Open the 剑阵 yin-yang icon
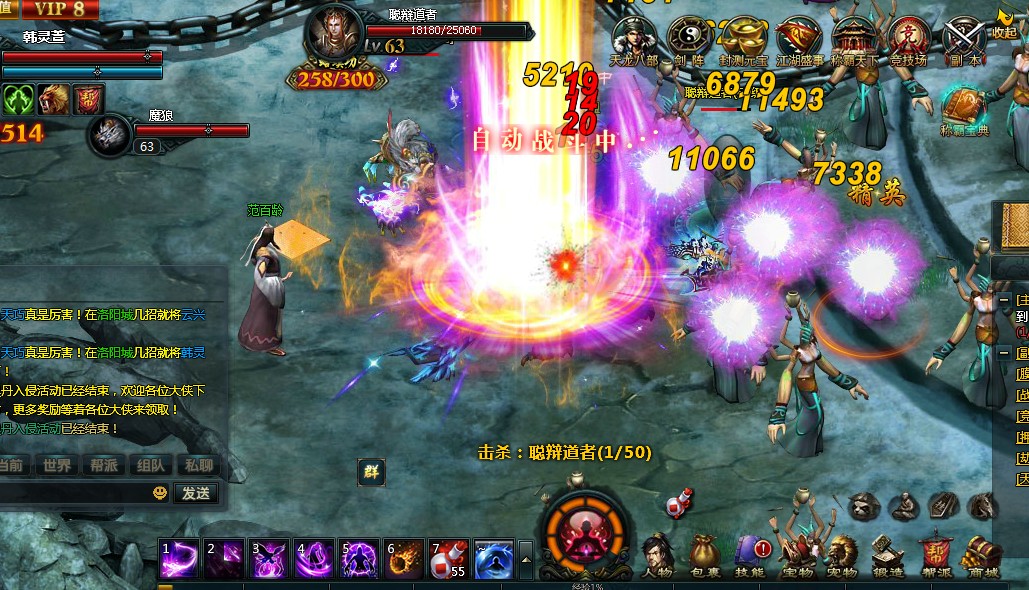The height and width of the screenshot is (590, 1029). 689,38
